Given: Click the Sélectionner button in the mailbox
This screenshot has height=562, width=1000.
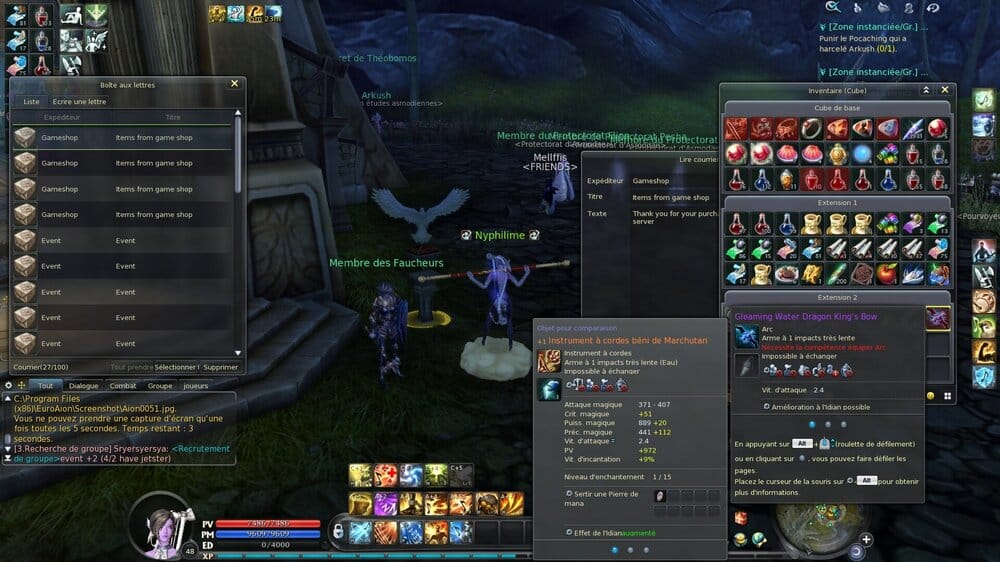Looking at the screenshot, I should pyautogui.click(x=176, y=367).
